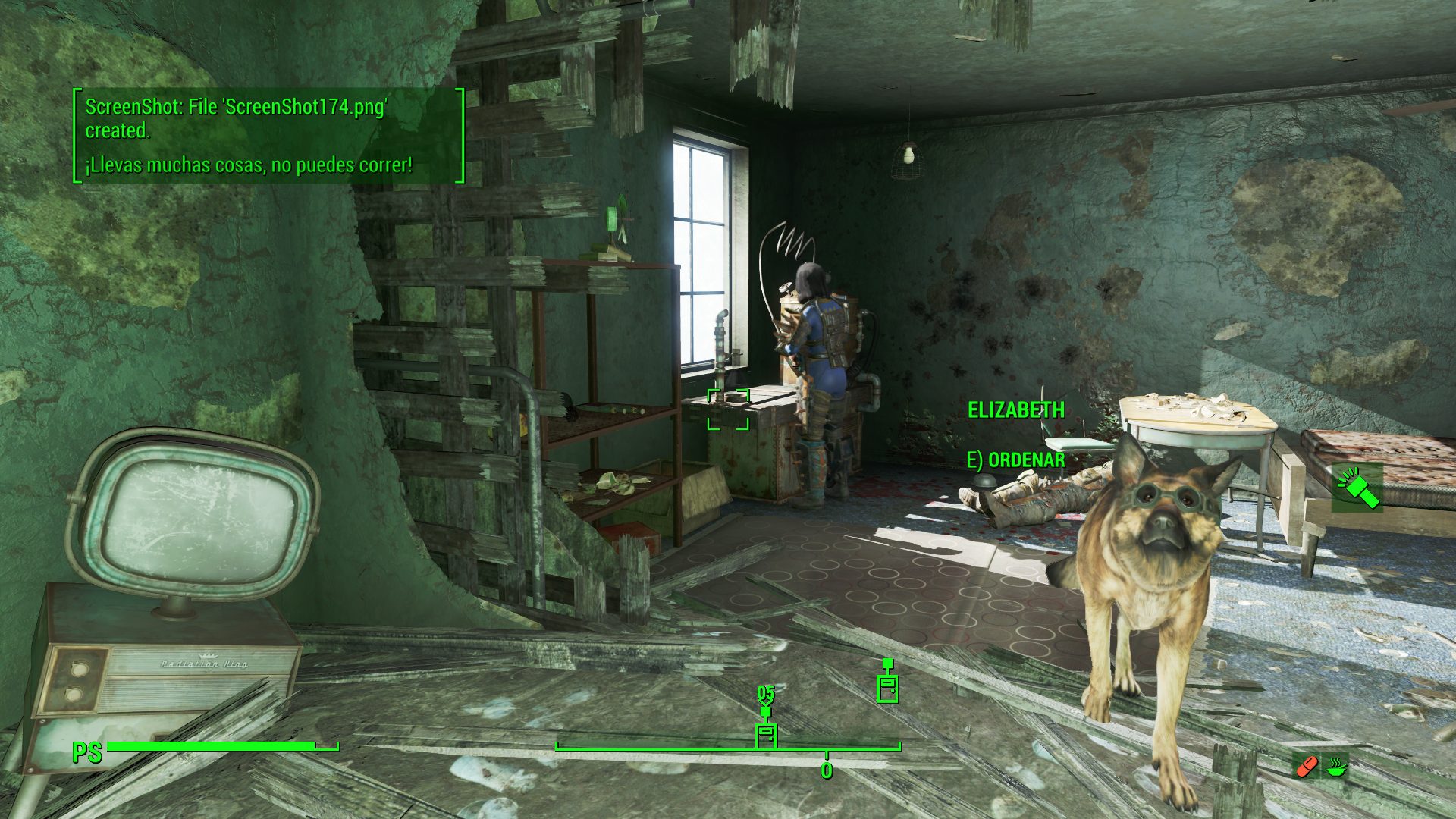1456x819 pixels.
Task: Click the red pill status icon
Action: [x=1307, y=767]
